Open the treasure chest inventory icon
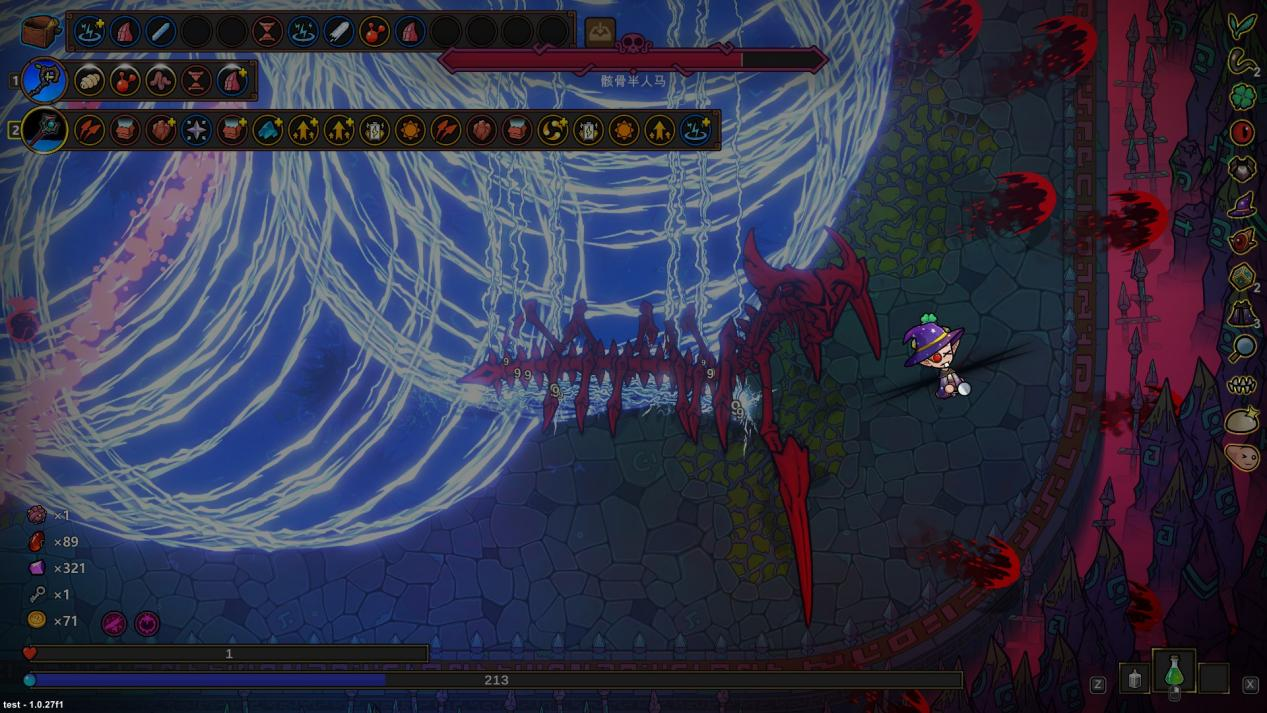 point(41,30)
